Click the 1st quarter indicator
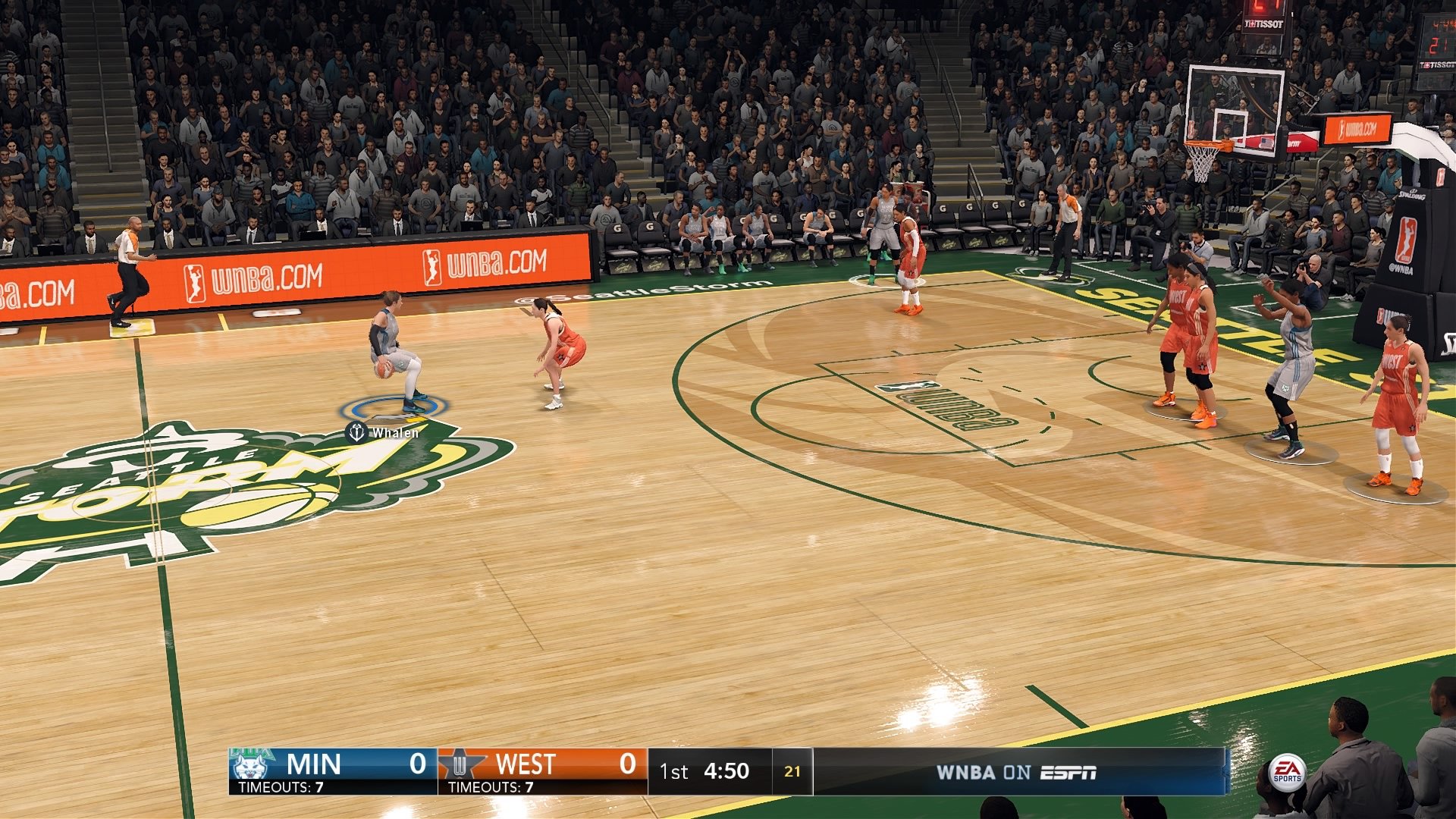Viewport: 1456px width, 819px height. (x=674, y=770)
